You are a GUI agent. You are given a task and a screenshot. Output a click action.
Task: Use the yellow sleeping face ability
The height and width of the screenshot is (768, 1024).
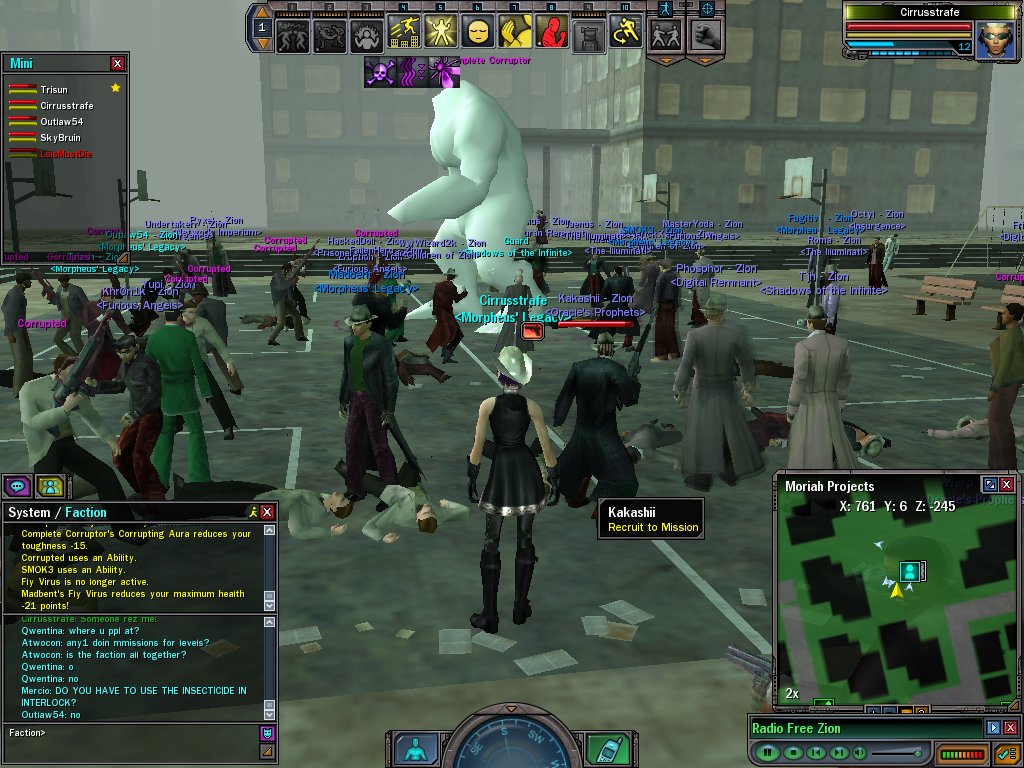click(477, 33)
